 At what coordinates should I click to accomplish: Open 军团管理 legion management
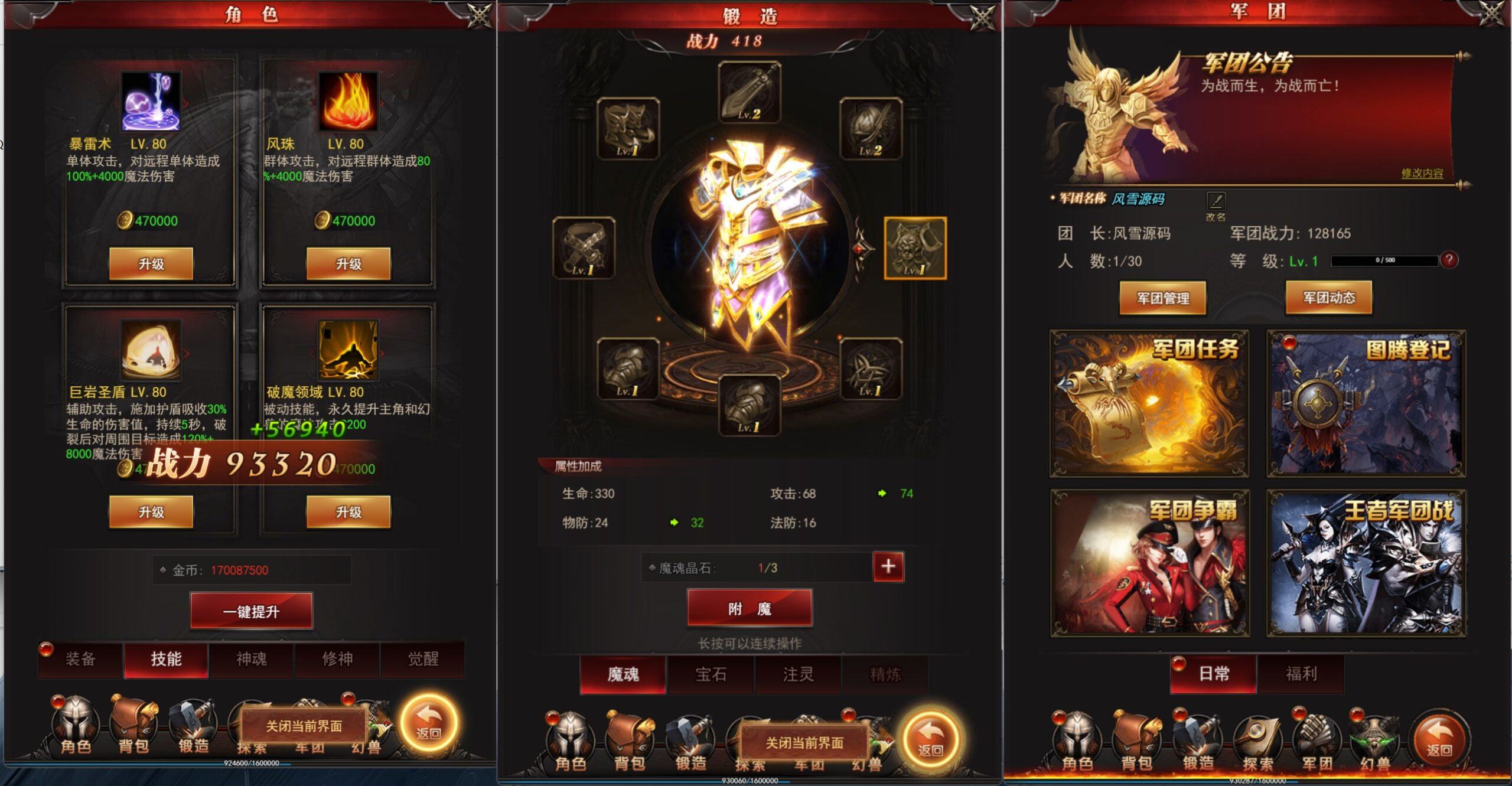pyautogui.click(x=1162, y=298)
